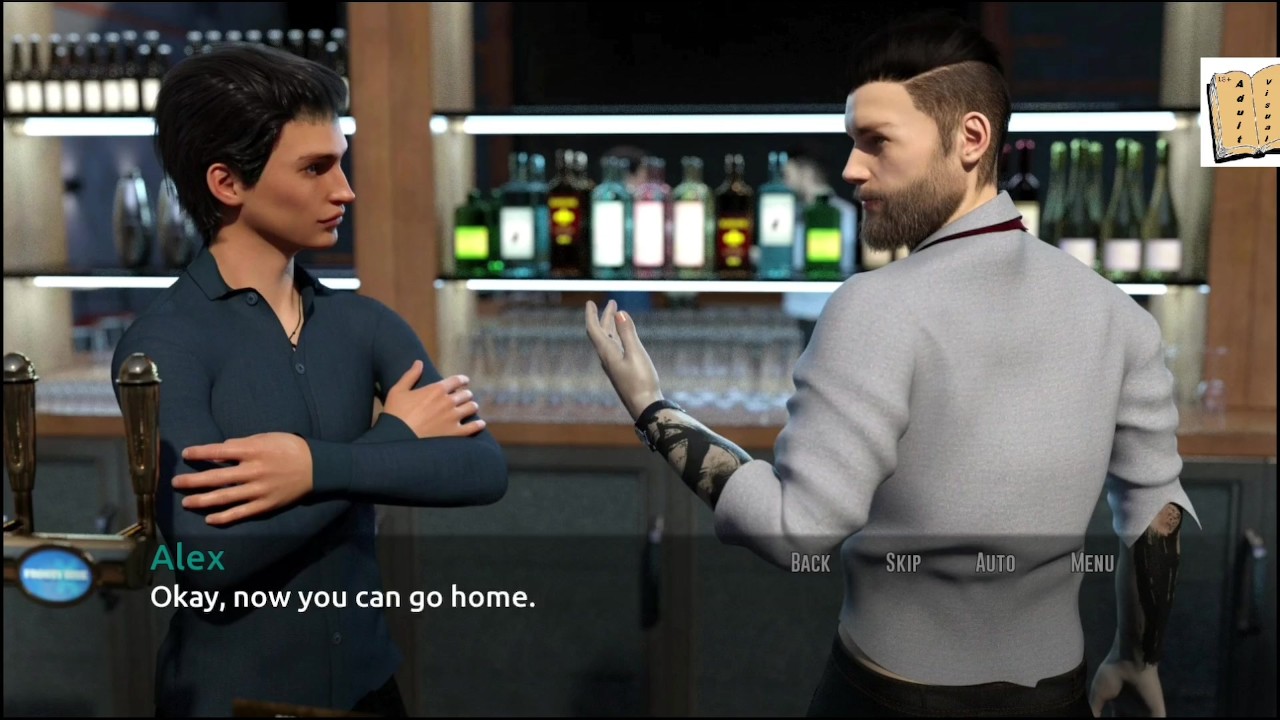
Task: Open the game Menu
Action: [x=1092, y=563]
